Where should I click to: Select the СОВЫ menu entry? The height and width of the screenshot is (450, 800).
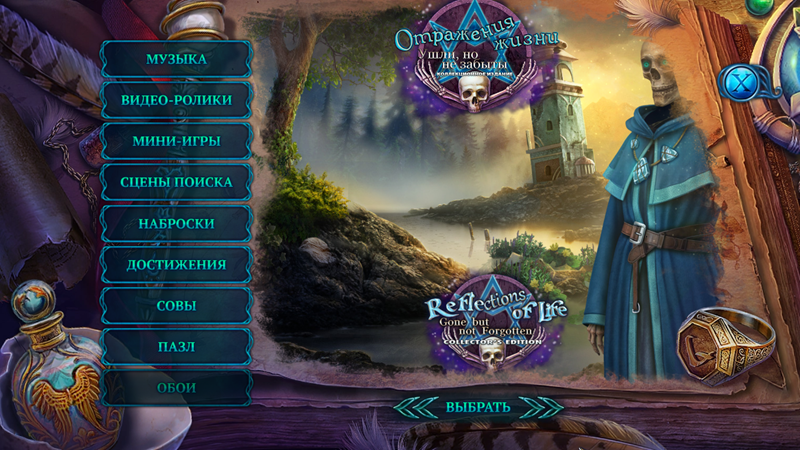(176, 305)
